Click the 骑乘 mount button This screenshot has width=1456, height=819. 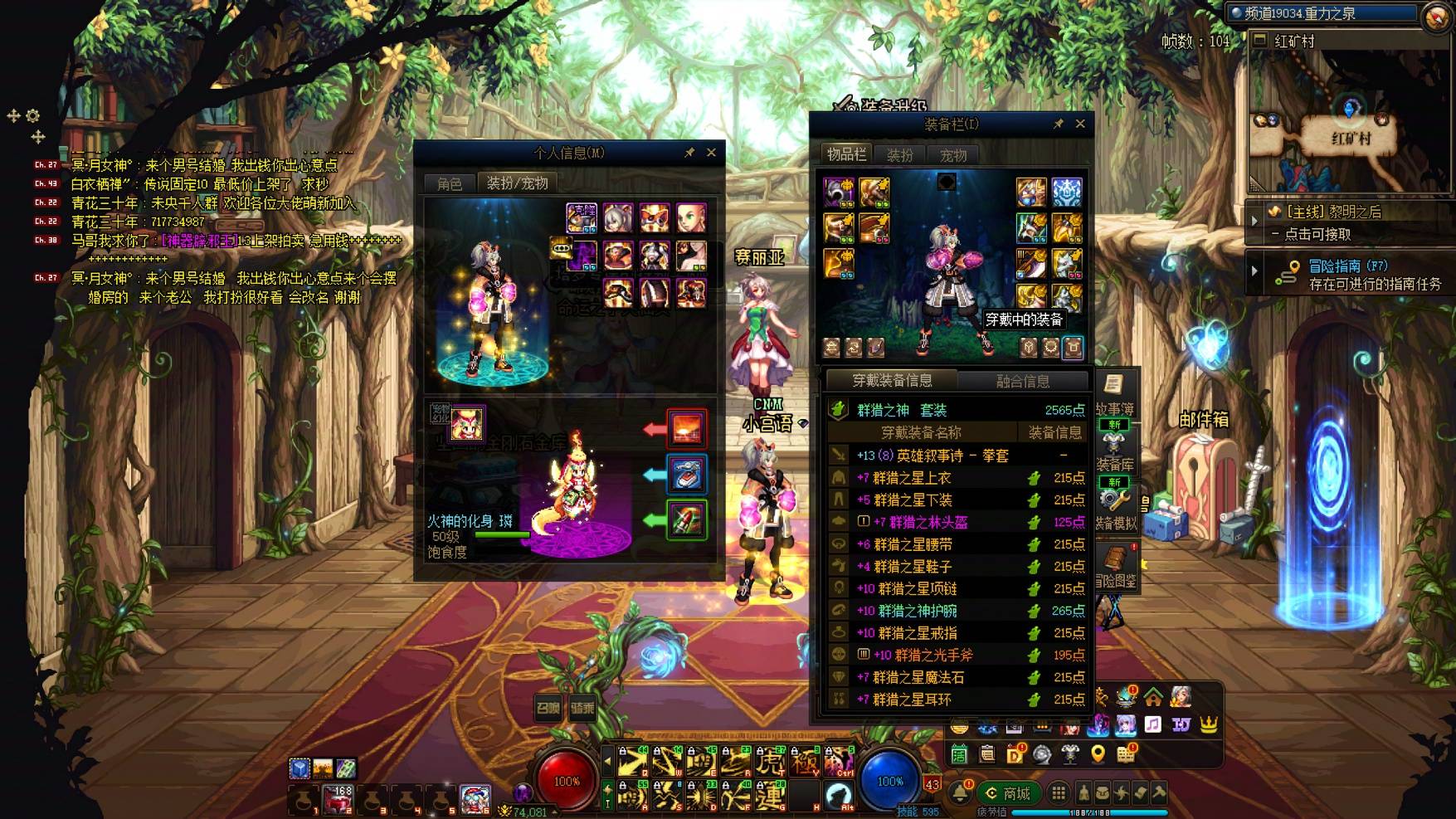click(582, 709)
